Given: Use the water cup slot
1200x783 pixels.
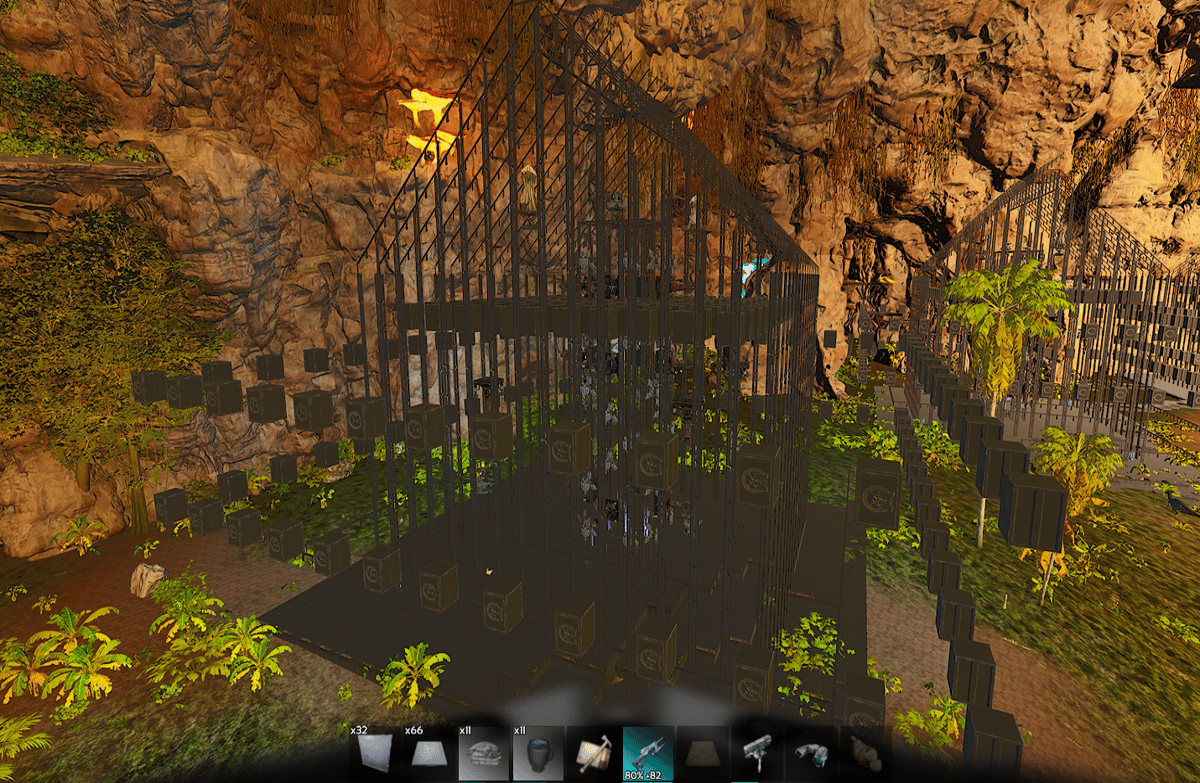Looking at the screenshot, I should coord(539,754).
